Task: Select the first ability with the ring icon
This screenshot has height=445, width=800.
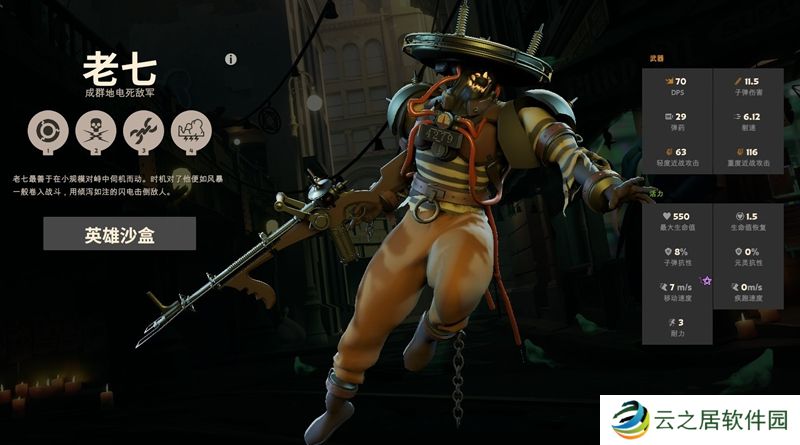Action: 45,131
